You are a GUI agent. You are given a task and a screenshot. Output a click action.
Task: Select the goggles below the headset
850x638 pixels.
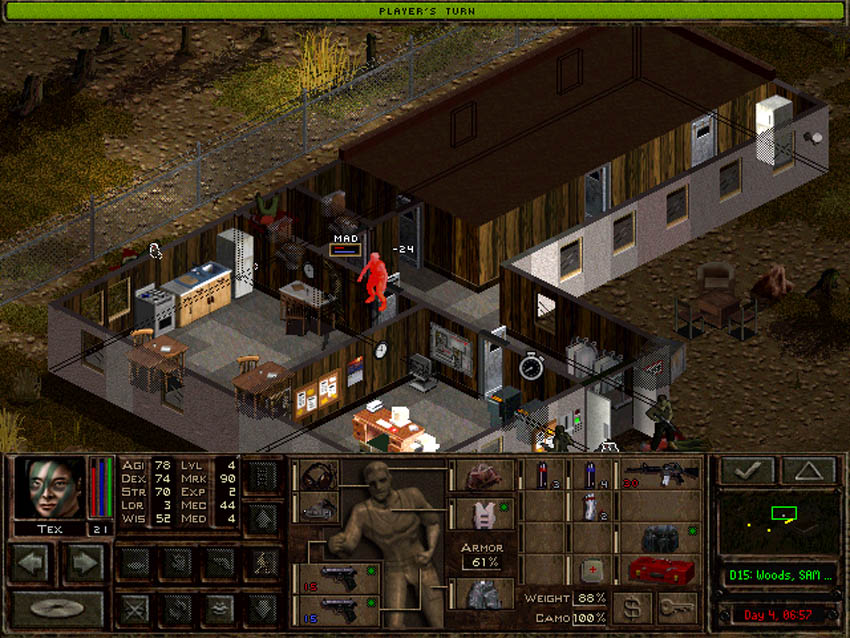[318, 507]
